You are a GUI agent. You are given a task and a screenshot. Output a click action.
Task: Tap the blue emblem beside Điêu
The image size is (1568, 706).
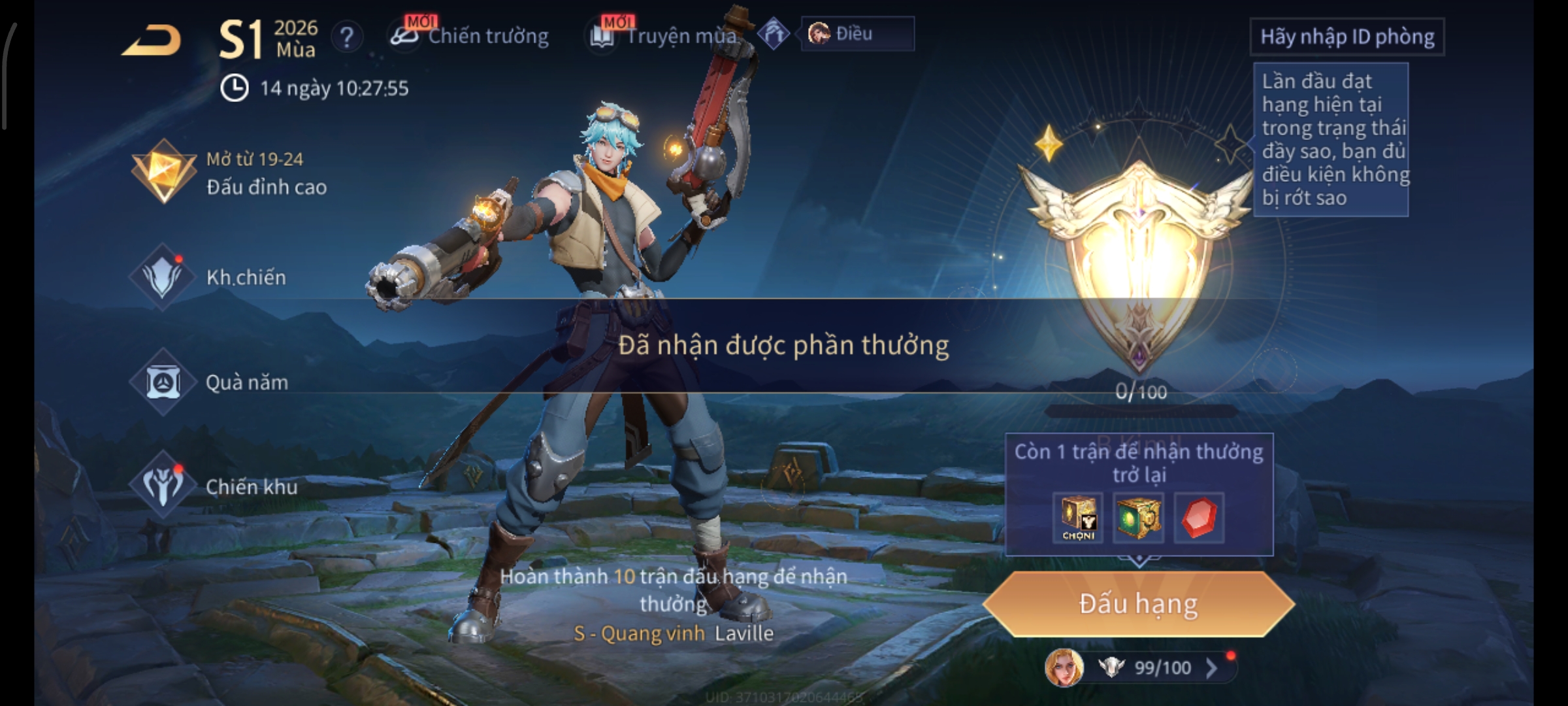[774, 34]
